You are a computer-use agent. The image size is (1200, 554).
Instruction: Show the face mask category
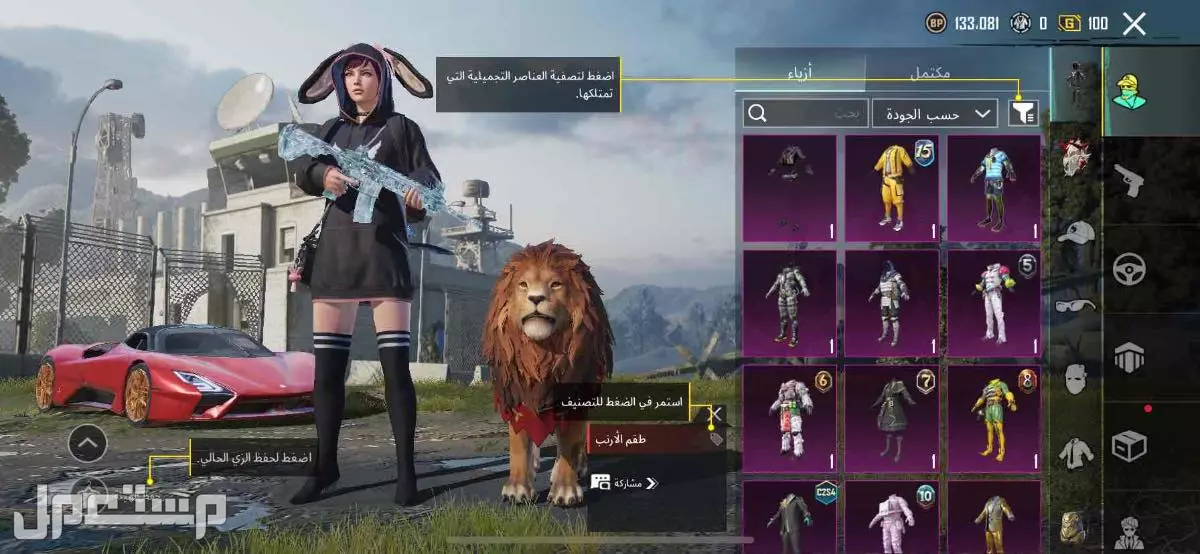pyautogui.click(x=1075, y=379)
